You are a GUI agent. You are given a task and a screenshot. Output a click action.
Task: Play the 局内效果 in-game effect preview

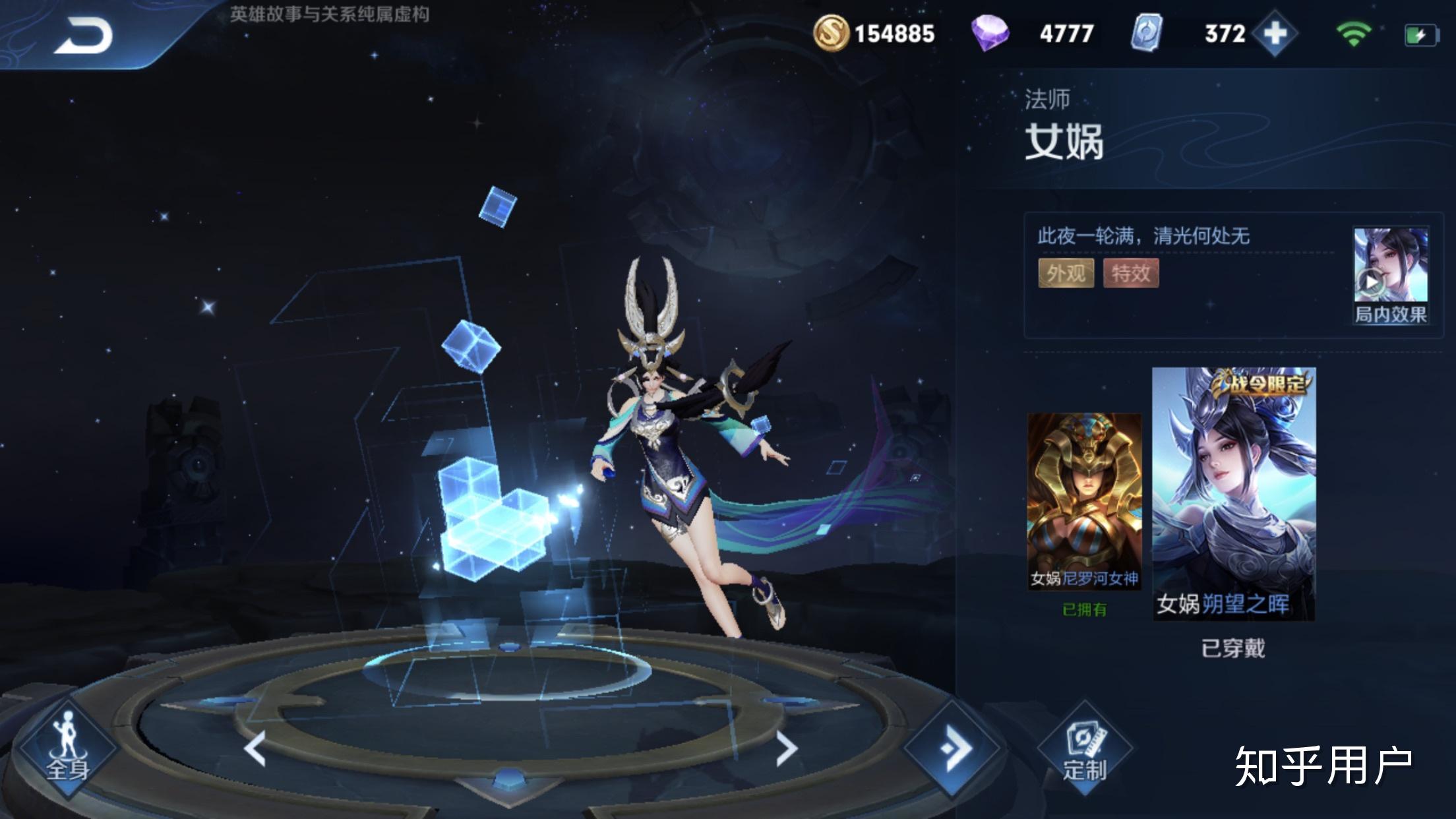[1390, 276]
